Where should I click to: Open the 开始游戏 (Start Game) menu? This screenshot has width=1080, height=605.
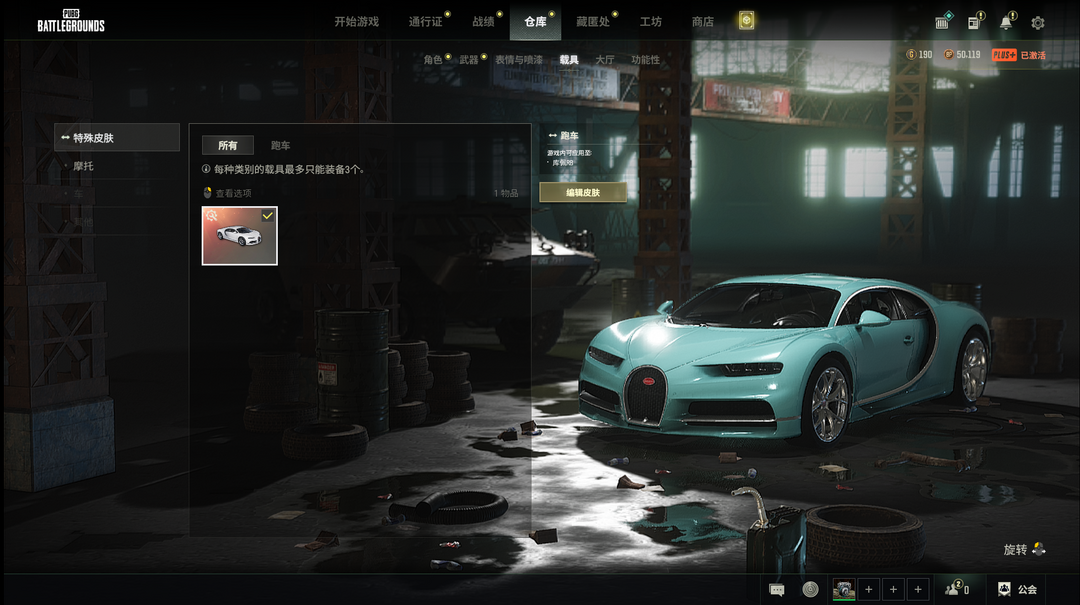click(356, 22)
